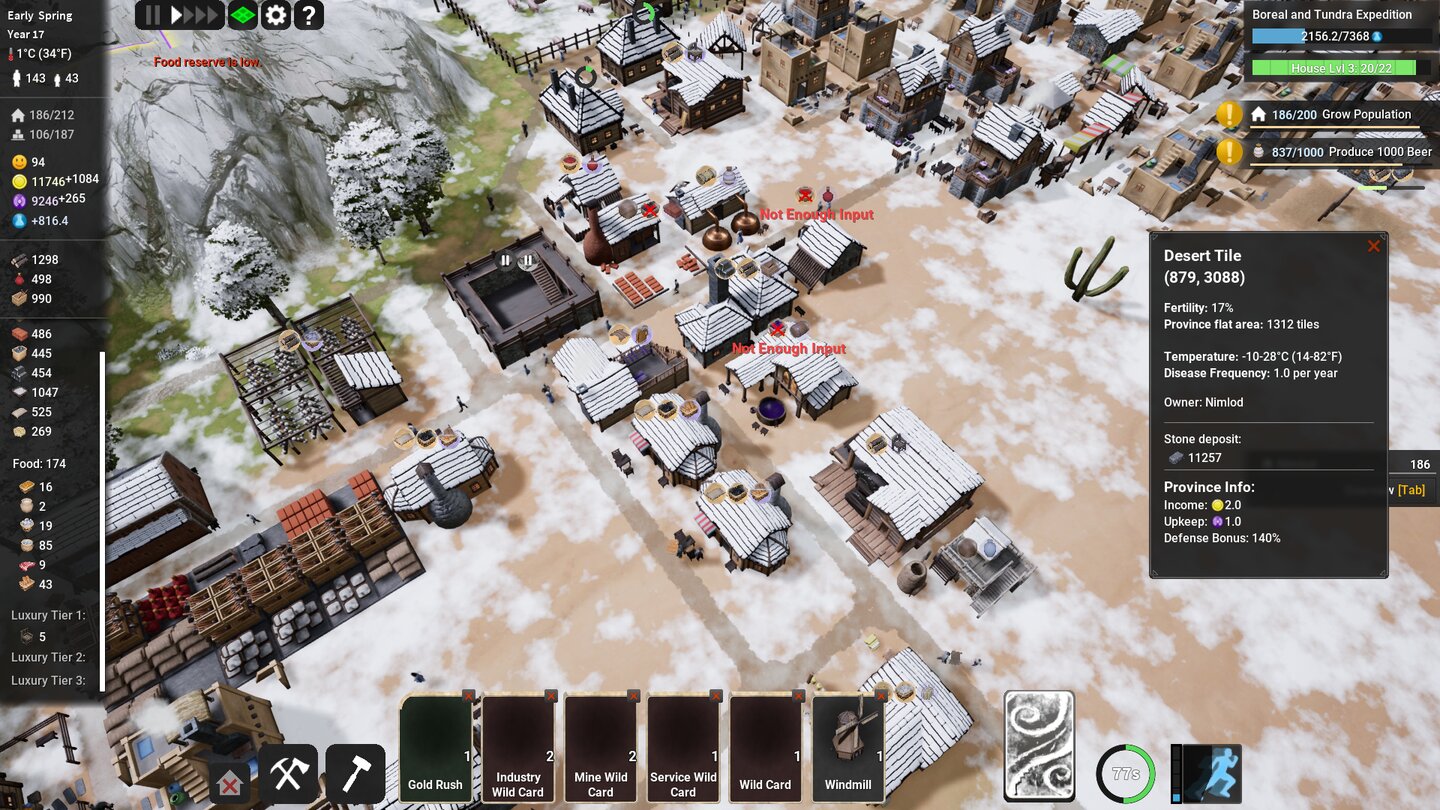1440x810 pixels.
Task: Open the Produce 1000 Beer quest
Action: click(x=1345, y=152)
